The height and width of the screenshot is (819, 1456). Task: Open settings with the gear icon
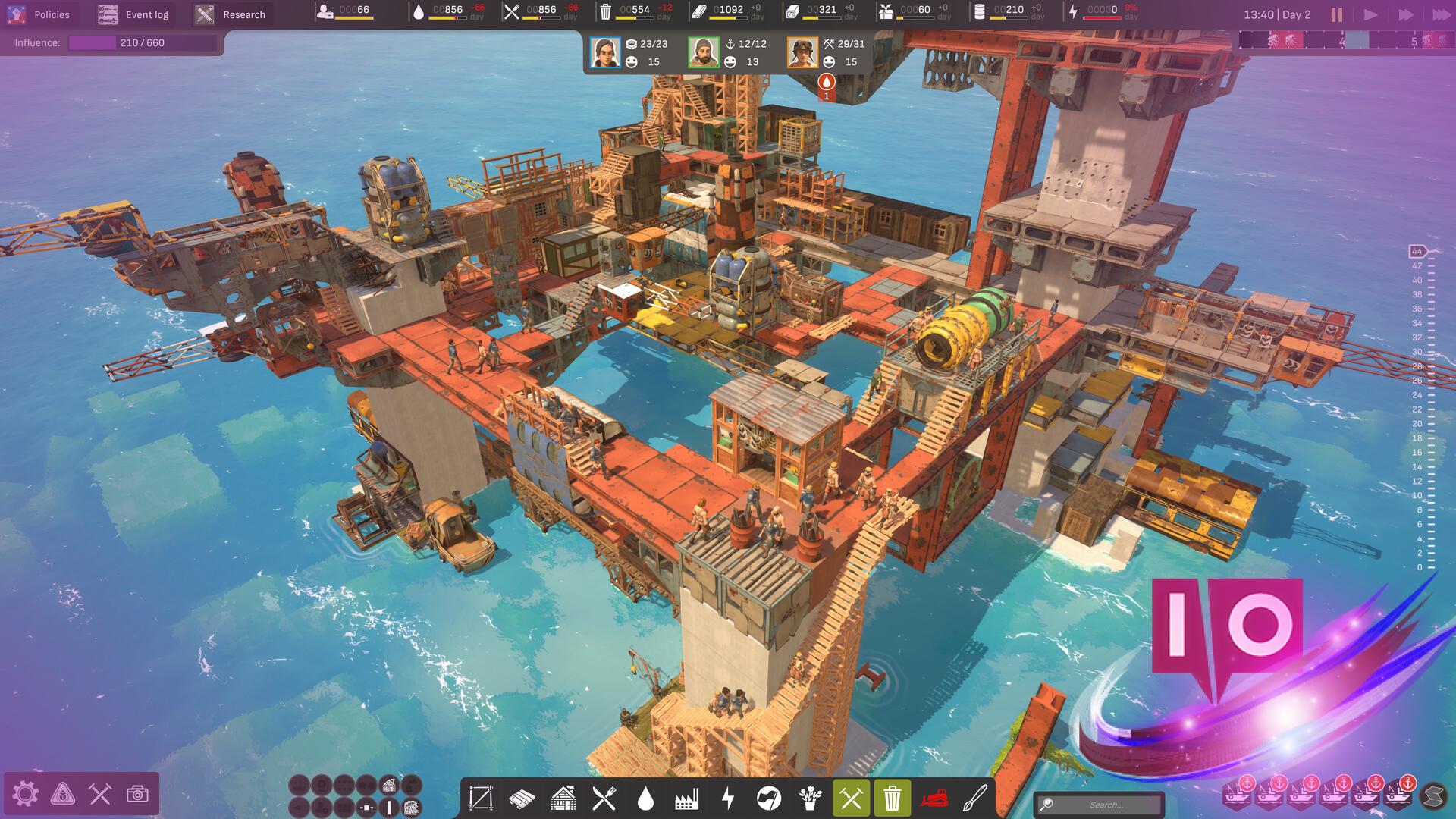(25, 794)
